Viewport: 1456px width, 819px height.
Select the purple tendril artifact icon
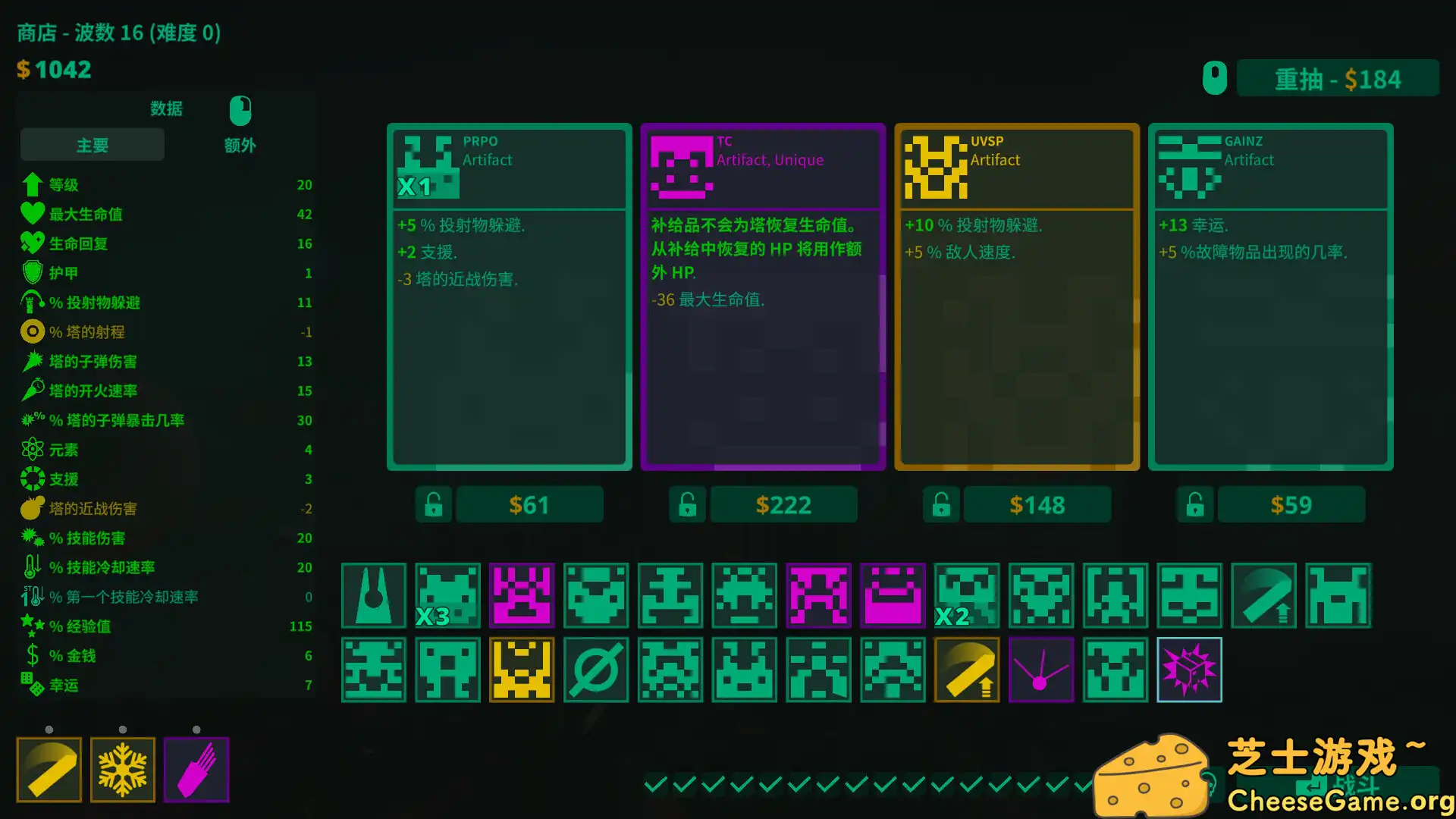(1040, 670)
